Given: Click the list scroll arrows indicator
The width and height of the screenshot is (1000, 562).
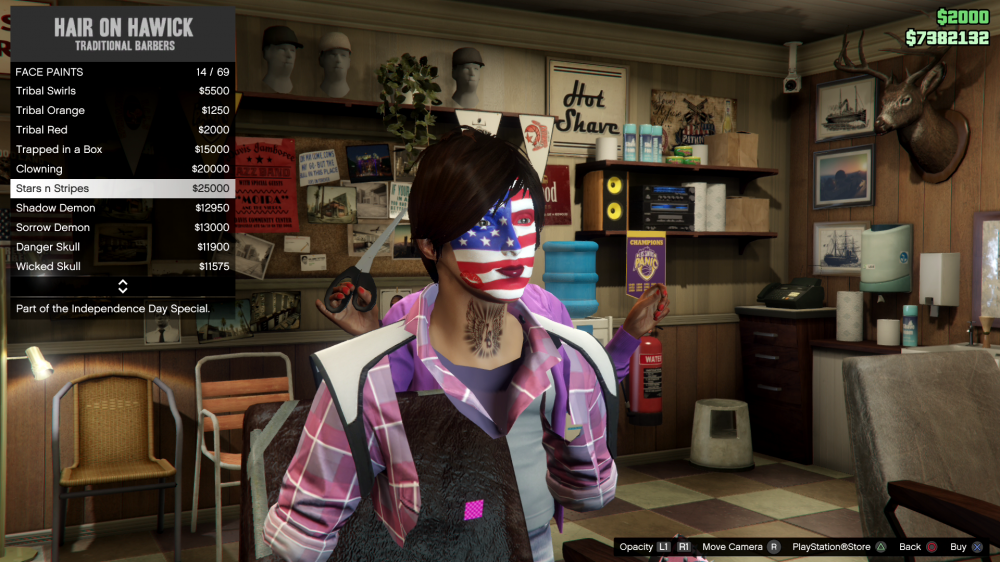Looking at the screenshot, I should click(x=122, y=286).
